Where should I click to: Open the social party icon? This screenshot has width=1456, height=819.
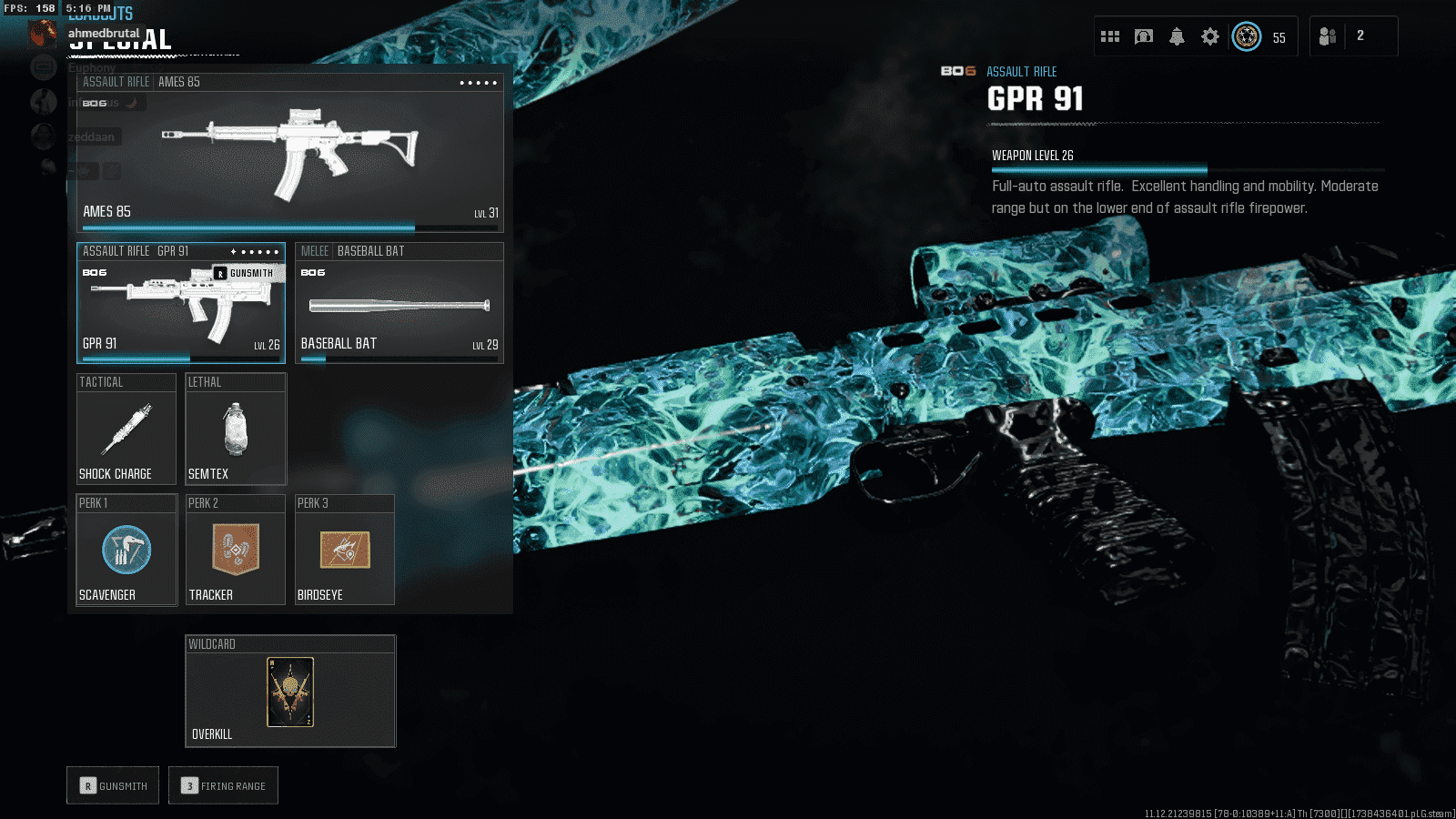point(1328,36)
